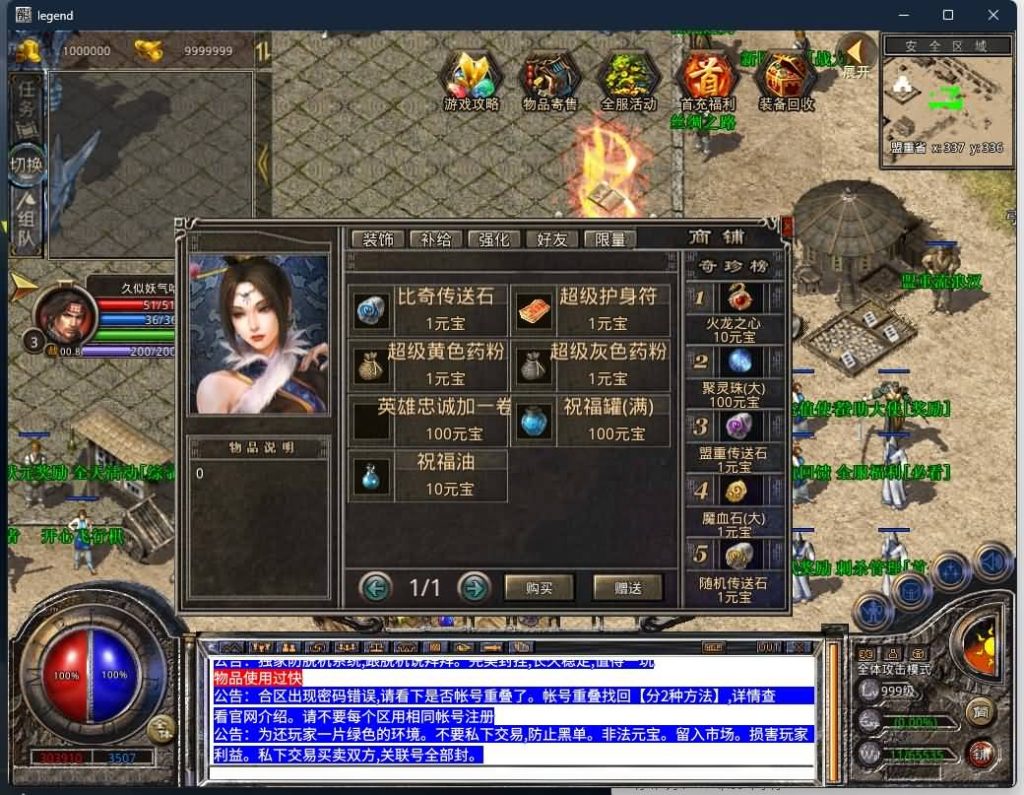The width and height of the screenshot is (1024, 795).
Task: Choose the 祝福油 item
Action: tap(429, 475)
